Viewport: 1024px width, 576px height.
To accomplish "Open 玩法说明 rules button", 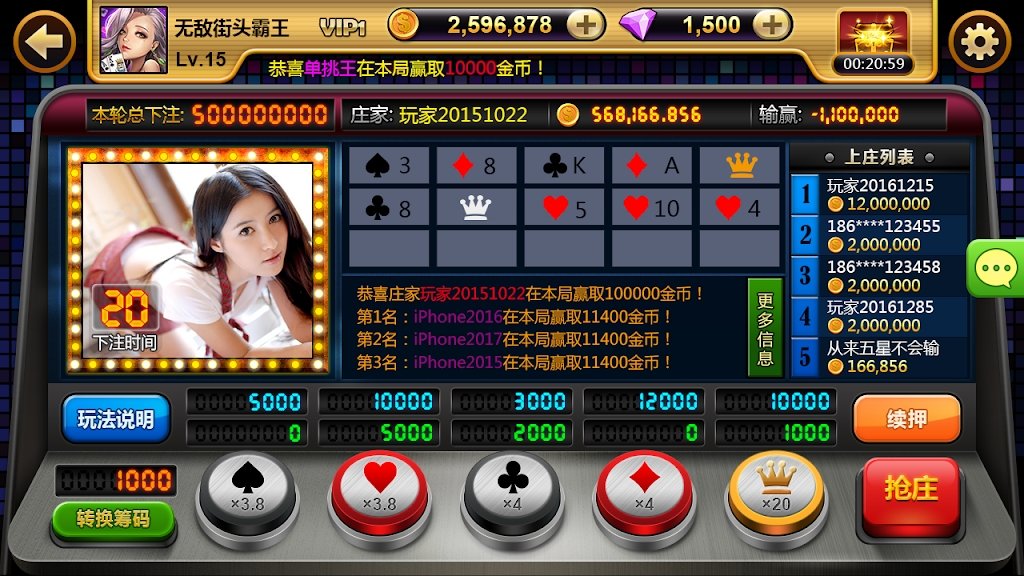I will click(x=116, y=419).
